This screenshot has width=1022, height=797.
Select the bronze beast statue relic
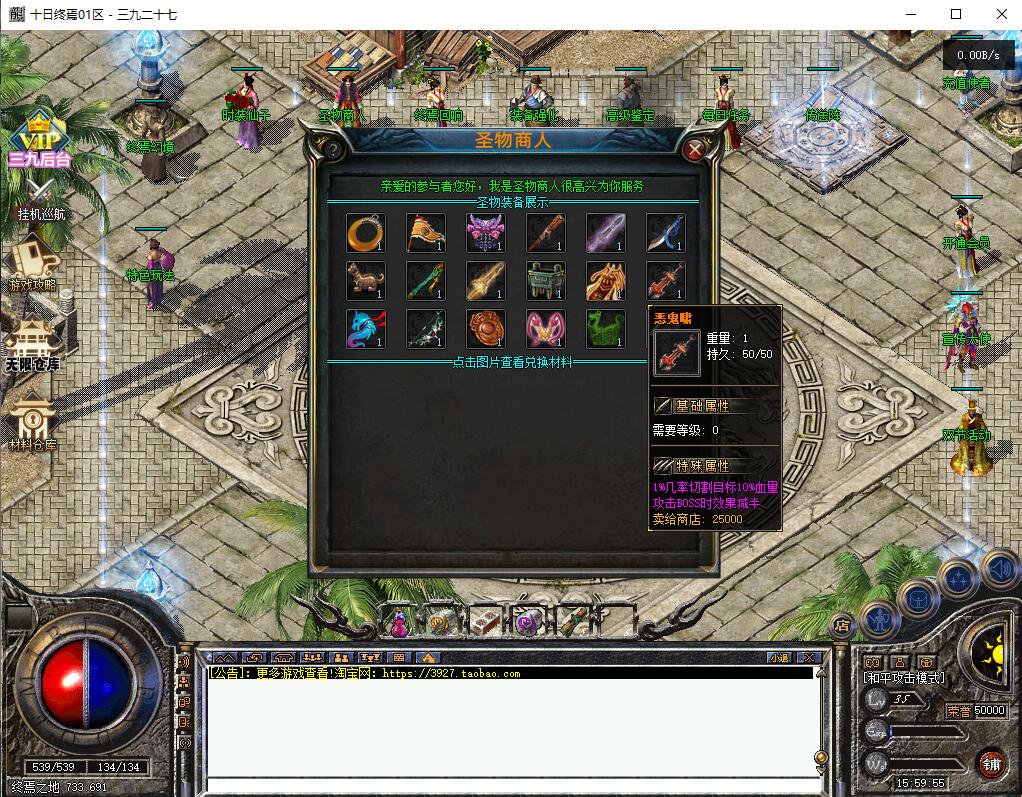[365, 280]
